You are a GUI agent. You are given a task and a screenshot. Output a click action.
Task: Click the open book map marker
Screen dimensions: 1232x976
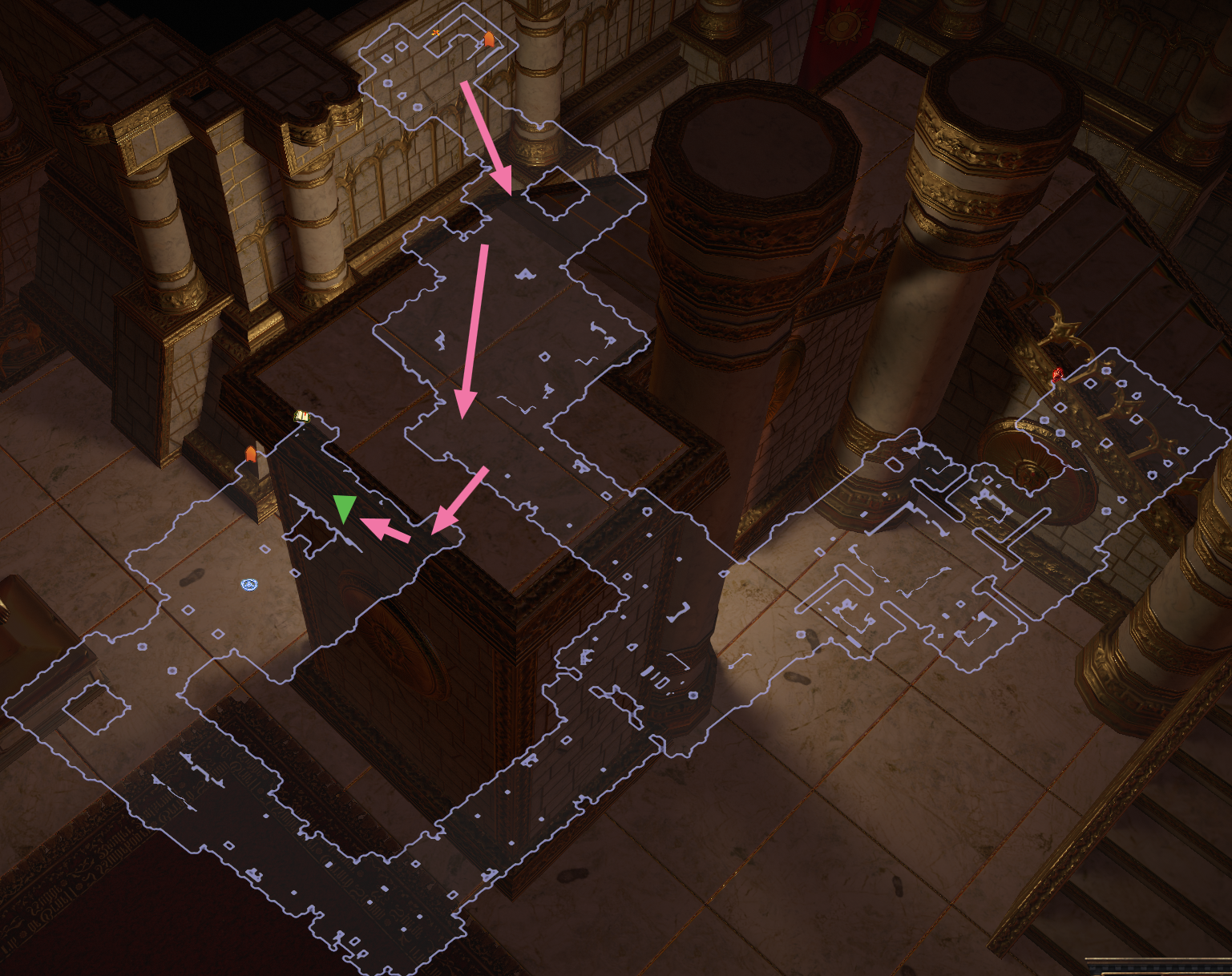click(x=302, y=416)
